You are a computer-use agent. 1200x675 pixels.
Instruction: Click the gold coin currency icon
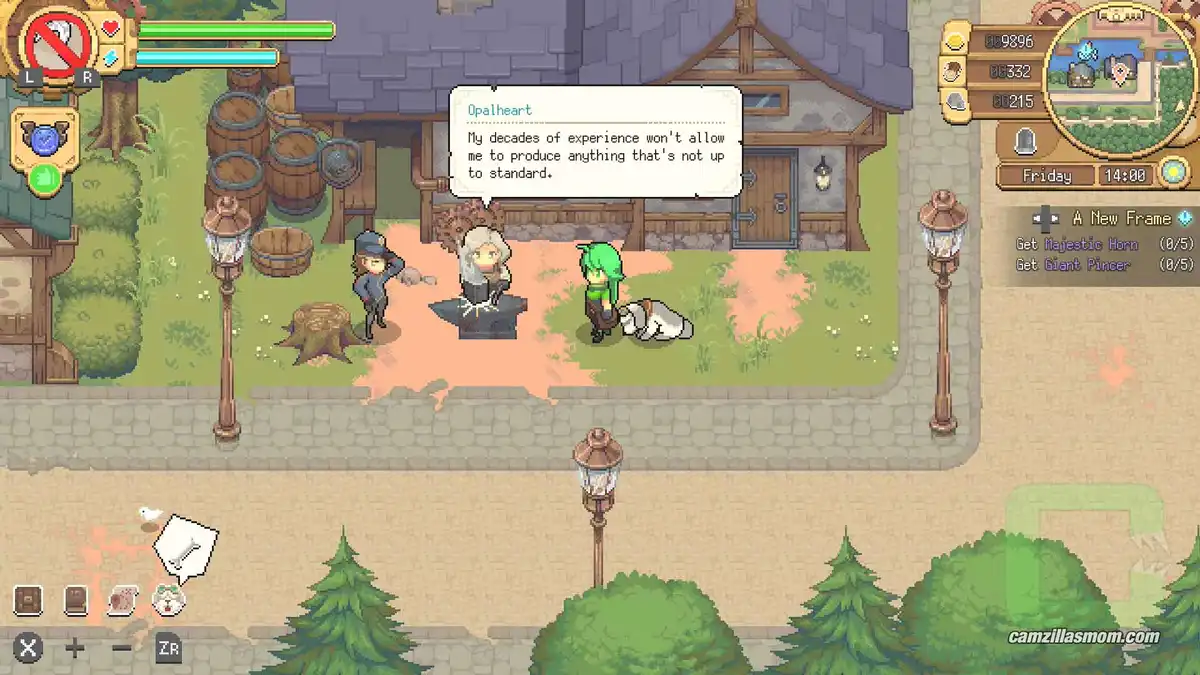click(x=956, y=40)
